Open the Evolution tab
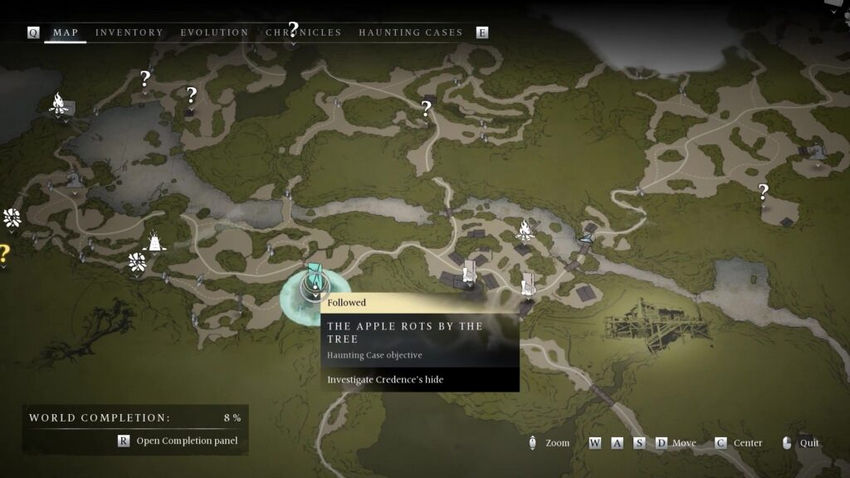This screenshot has height=478, width=850. [214, 32]
